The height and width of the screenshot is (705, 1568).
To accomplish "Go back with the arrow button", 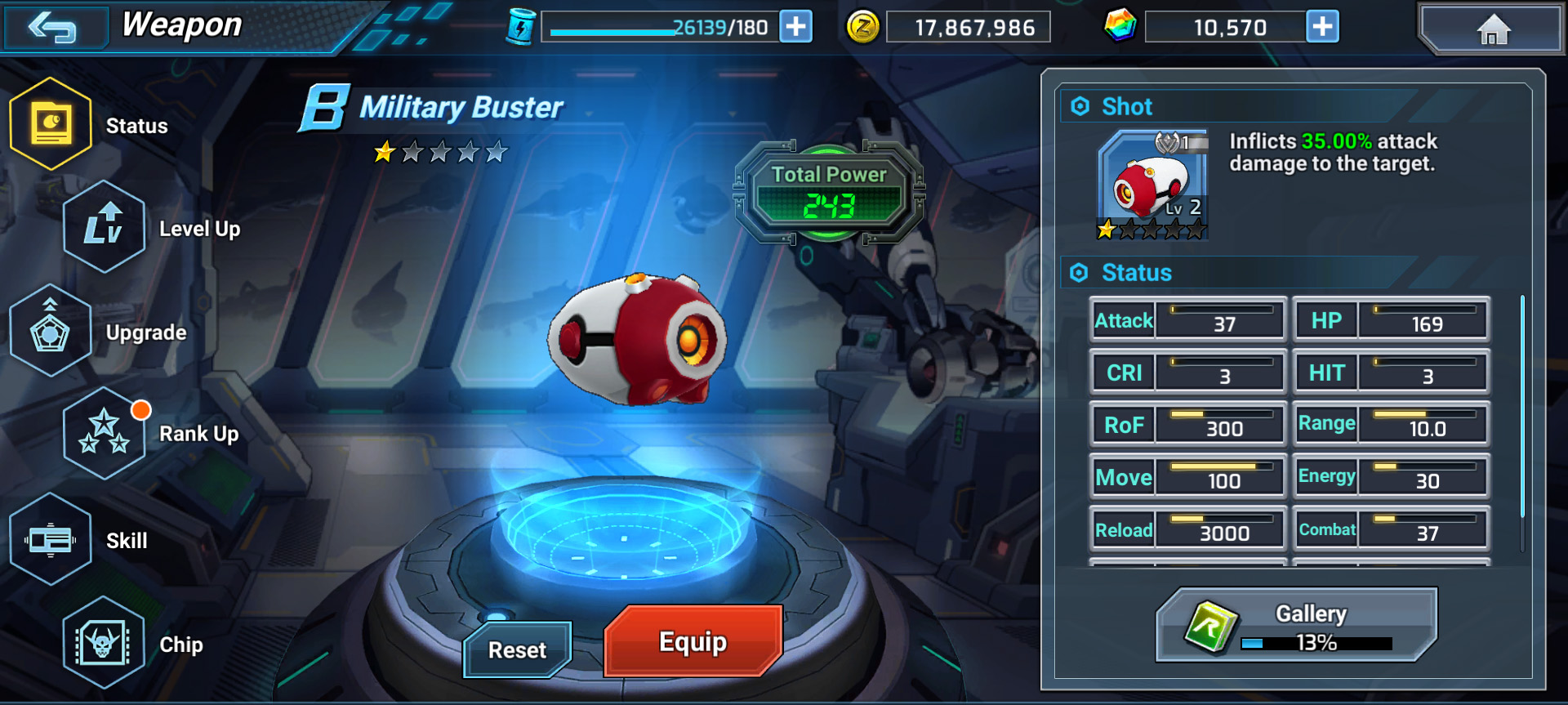I will [x=54, y=27].
